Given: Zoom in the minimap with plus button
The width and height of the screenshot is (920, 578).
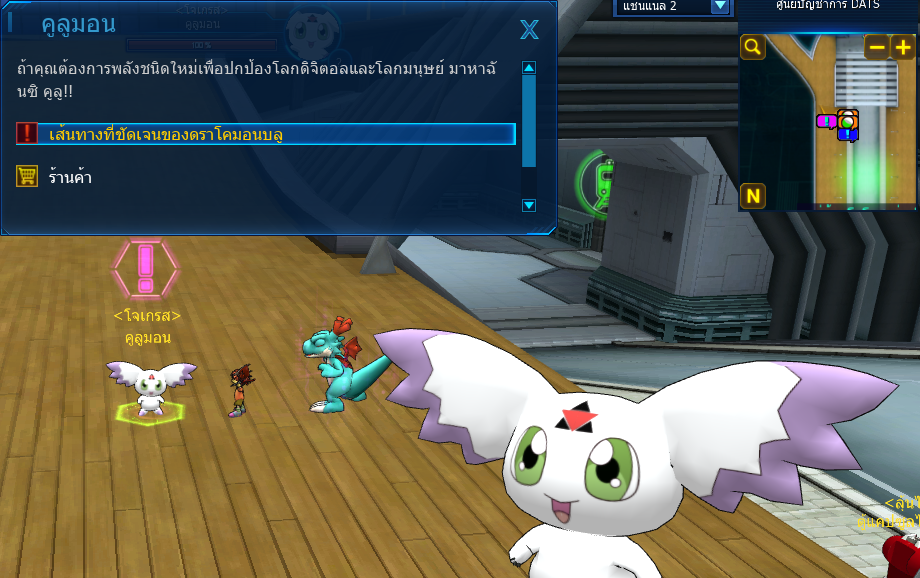Looking at the screenshot, I should (902, 47).
